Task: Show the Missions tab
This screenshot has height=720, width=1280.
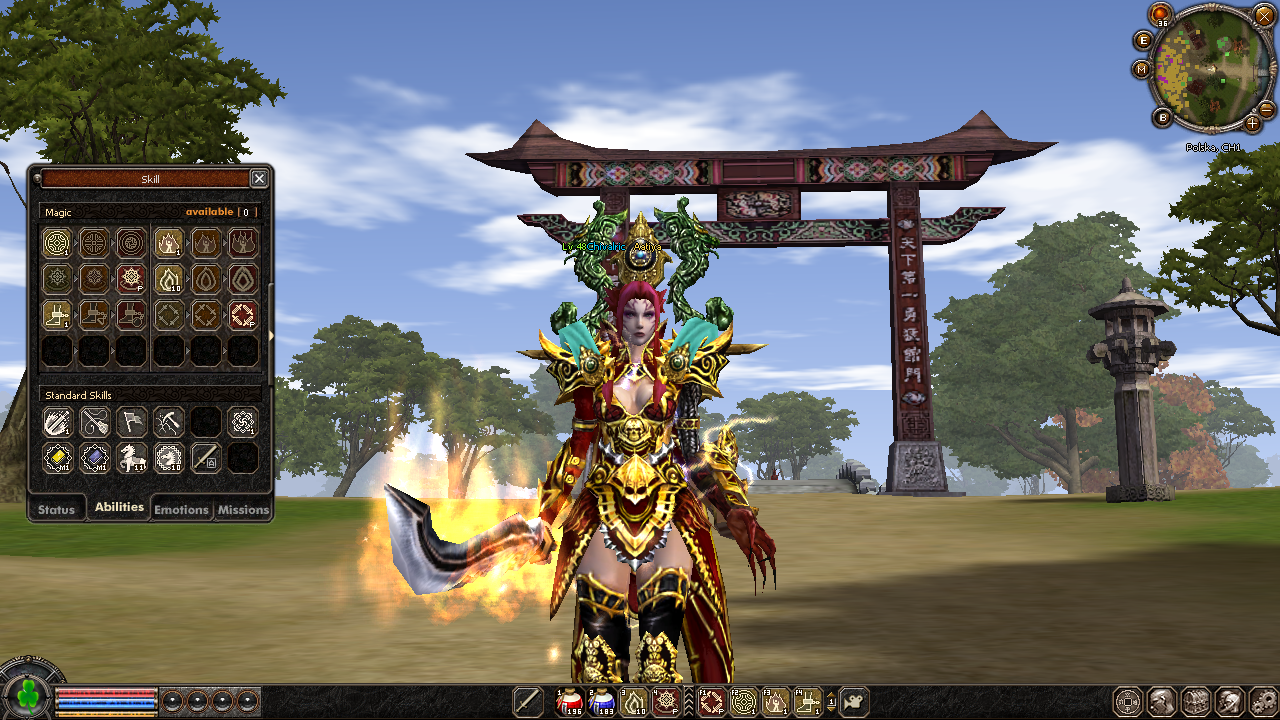Action: [243, 509]
